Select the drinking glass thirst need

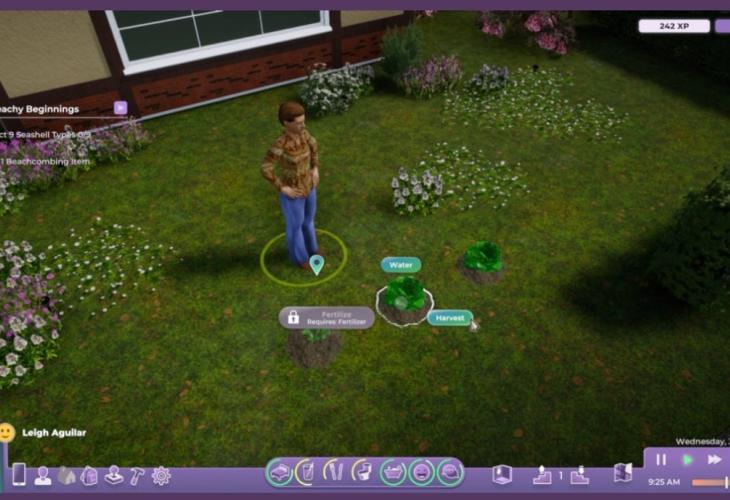pos(307,471)
